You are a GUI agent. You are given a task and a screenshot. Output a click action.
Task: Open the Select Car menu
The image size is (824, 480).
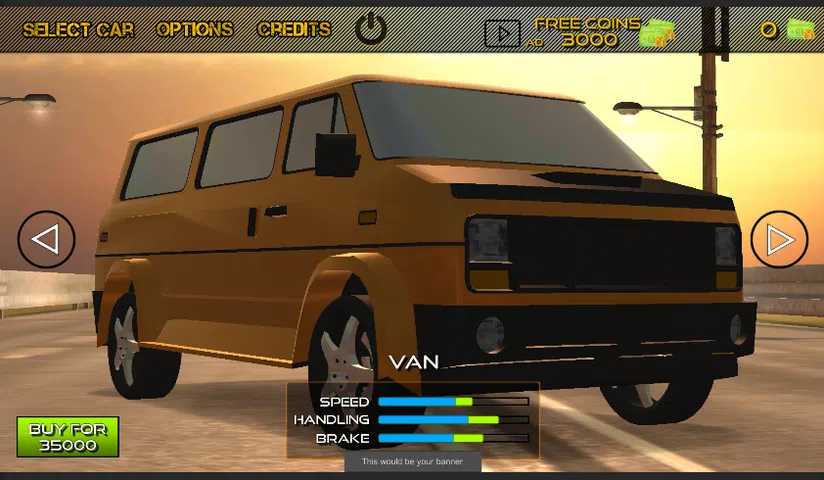(78, 30)
